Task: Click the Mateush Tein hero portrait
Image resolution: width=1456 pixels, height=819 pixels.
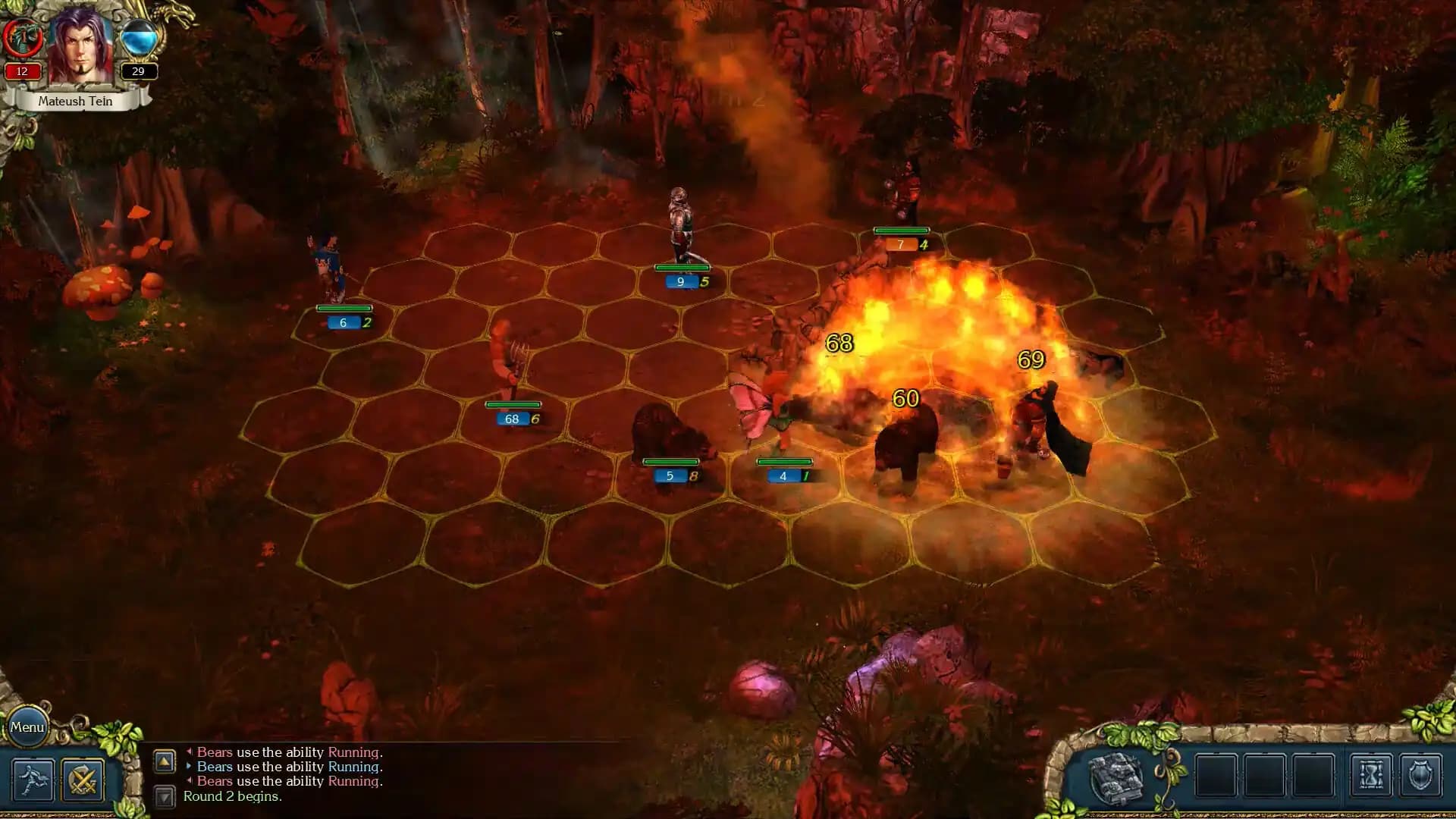Action: click(x=80, y=47)
